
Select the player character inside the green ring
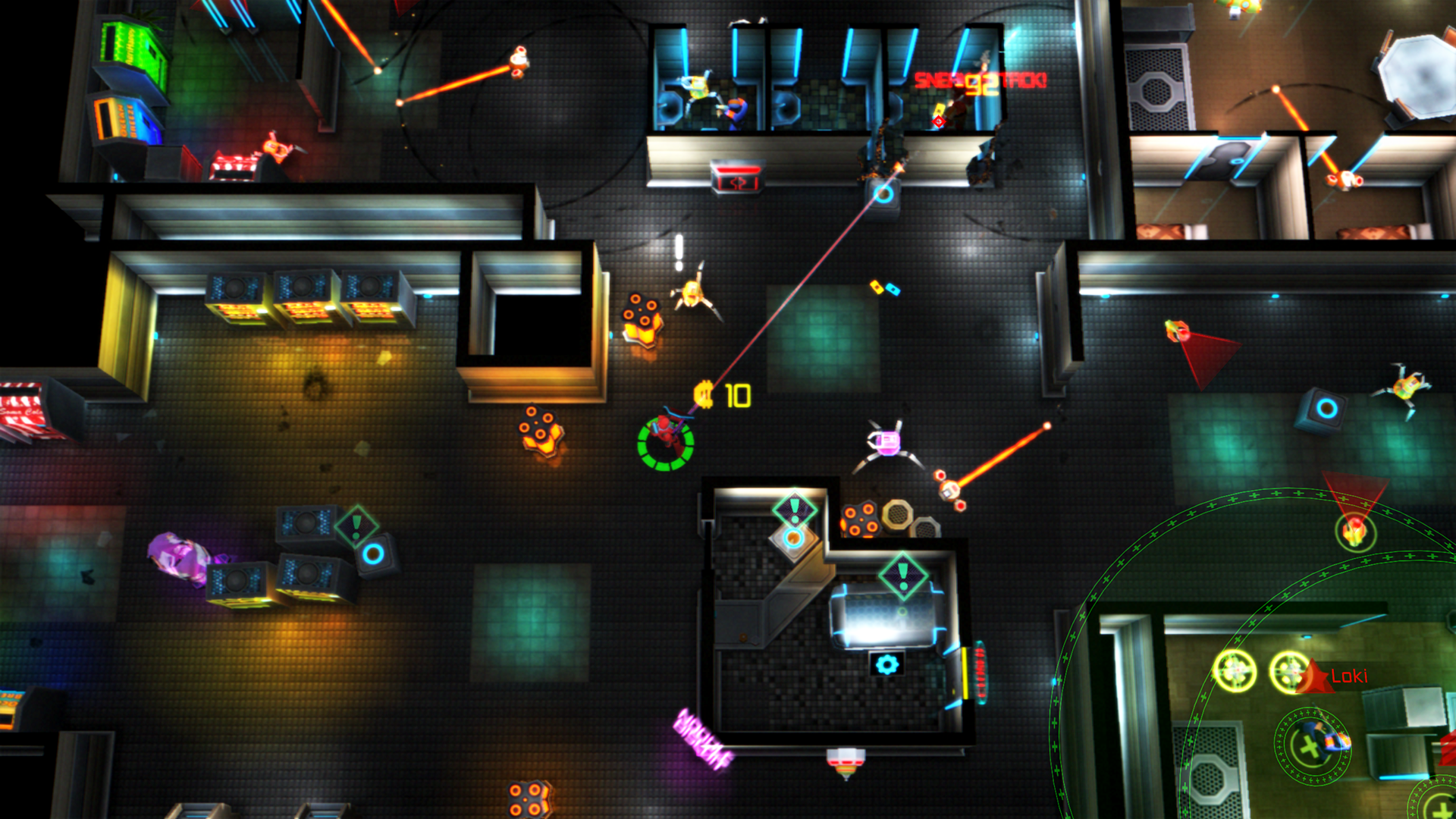point(664,440)
